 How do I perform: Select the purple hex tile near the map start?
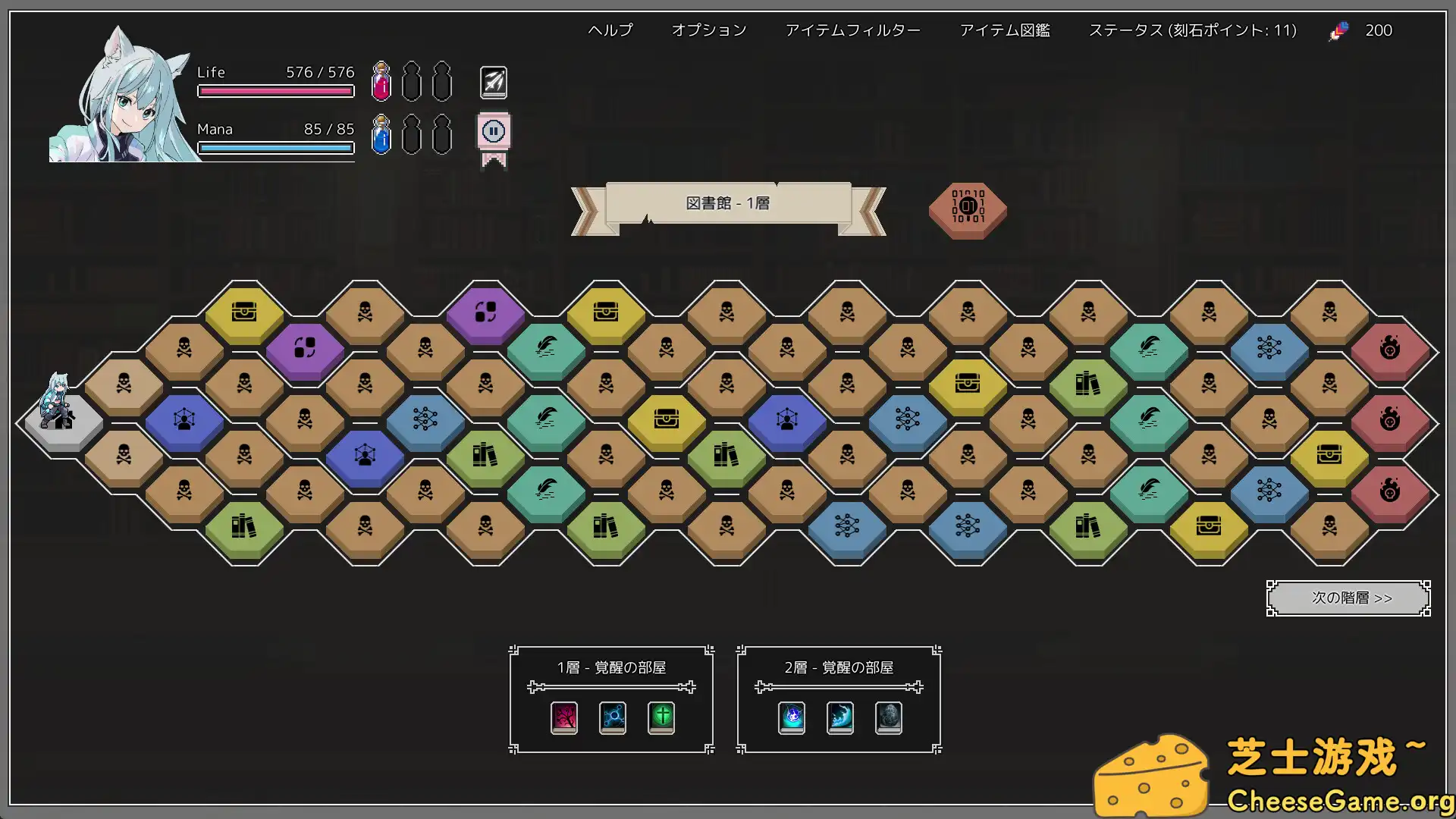305,347
